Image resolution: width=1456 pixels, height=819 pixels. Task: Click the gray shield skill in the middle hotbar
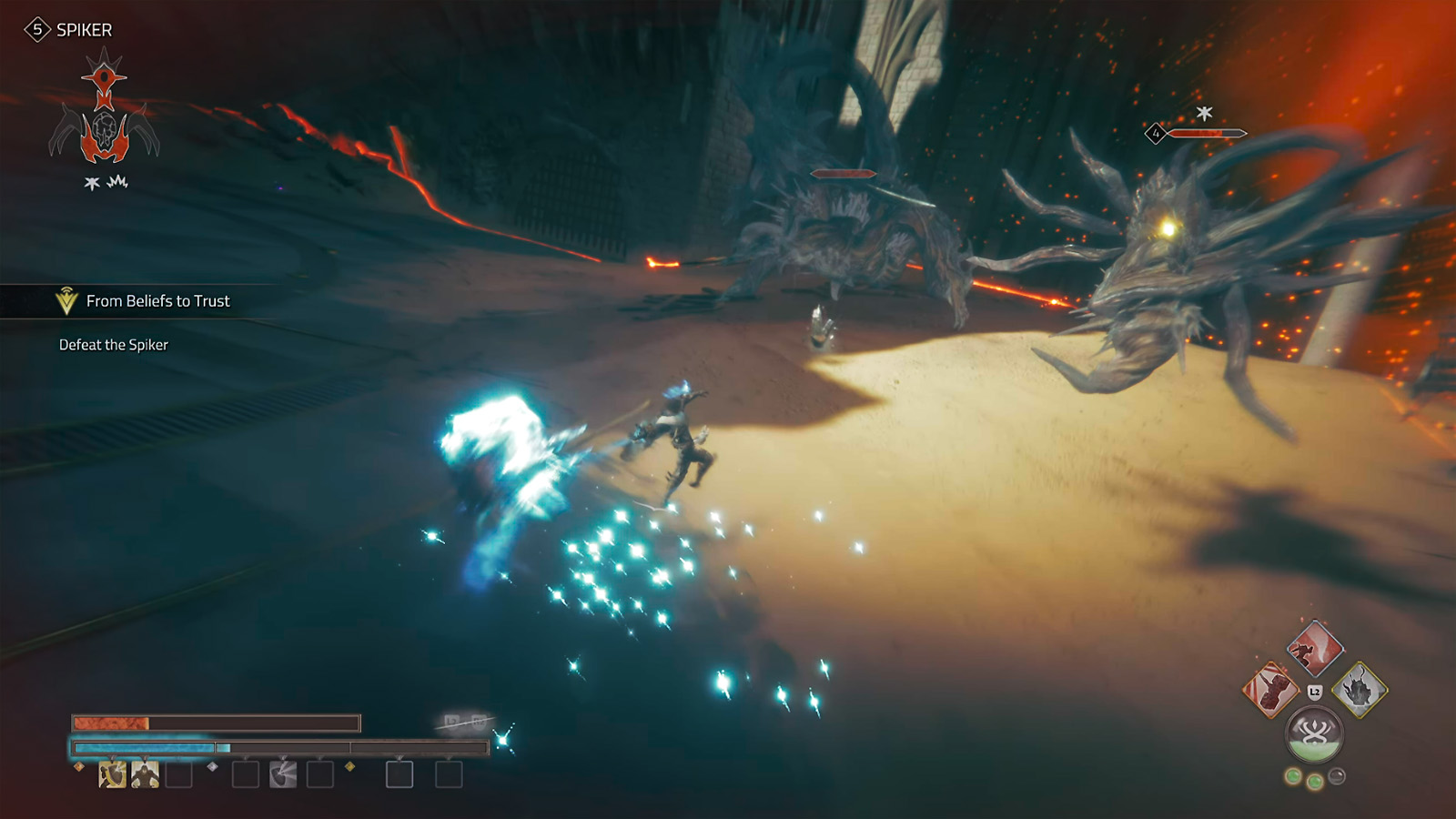tap(281, 774)
